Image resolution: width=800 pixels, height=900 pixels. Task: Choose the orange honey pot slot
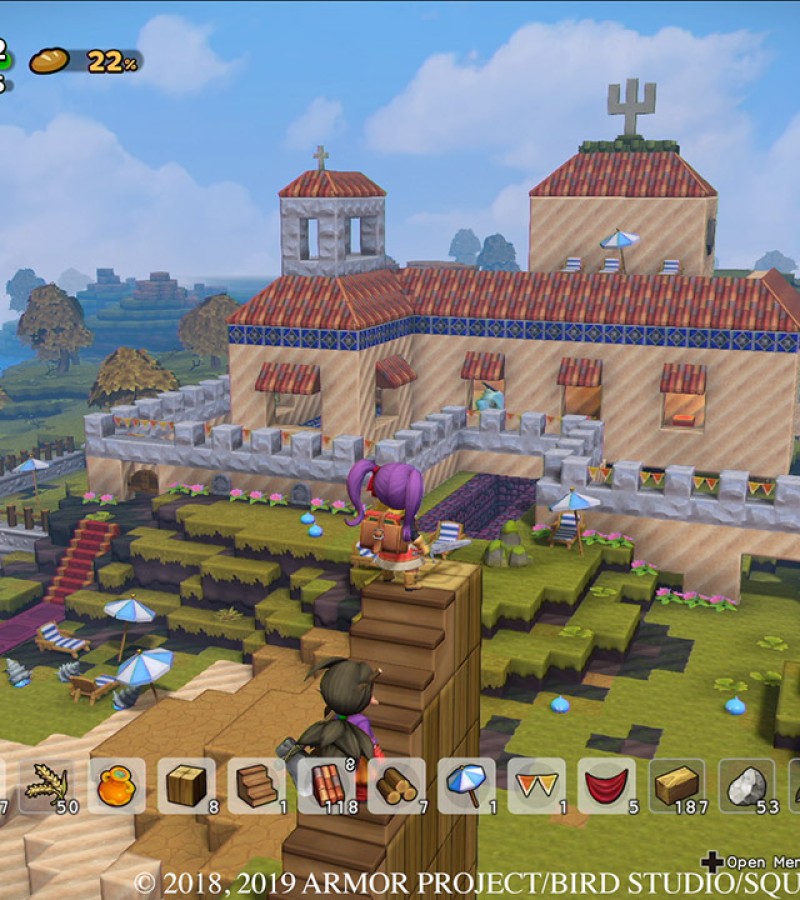coord(117,785)
